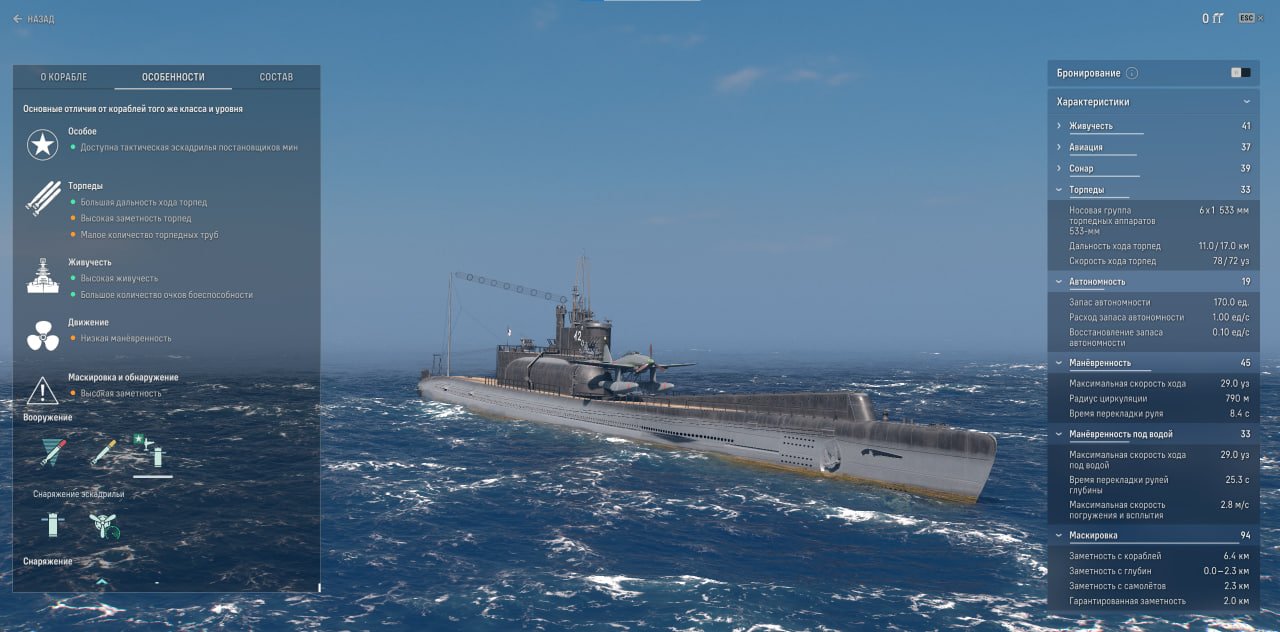
Task: Collapse the Характеристики panel
Action: point(1246,102)
